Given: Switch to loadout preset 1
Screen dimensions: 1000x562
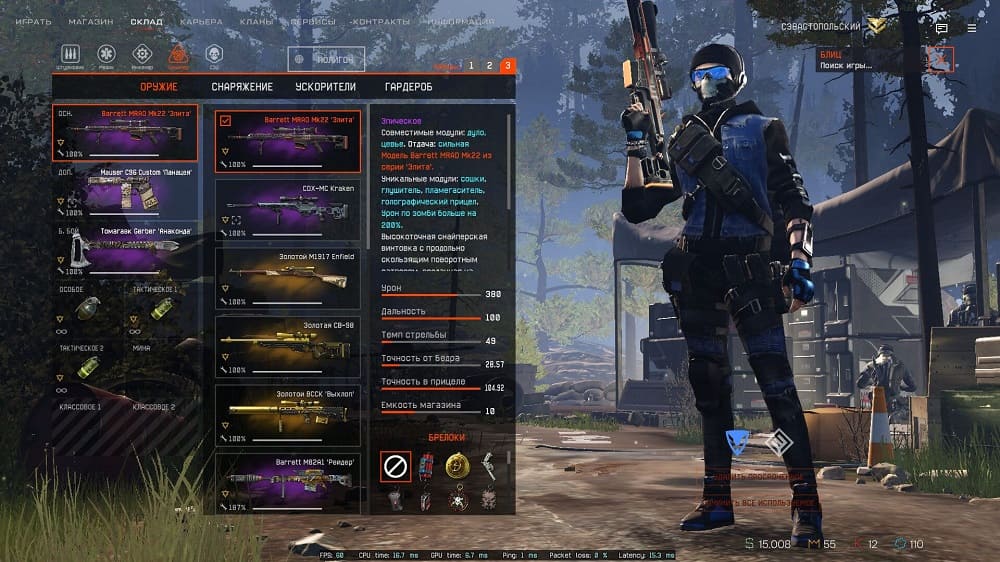Looking at the screenshot, I should pyautogui.click(x=471, y=66).
